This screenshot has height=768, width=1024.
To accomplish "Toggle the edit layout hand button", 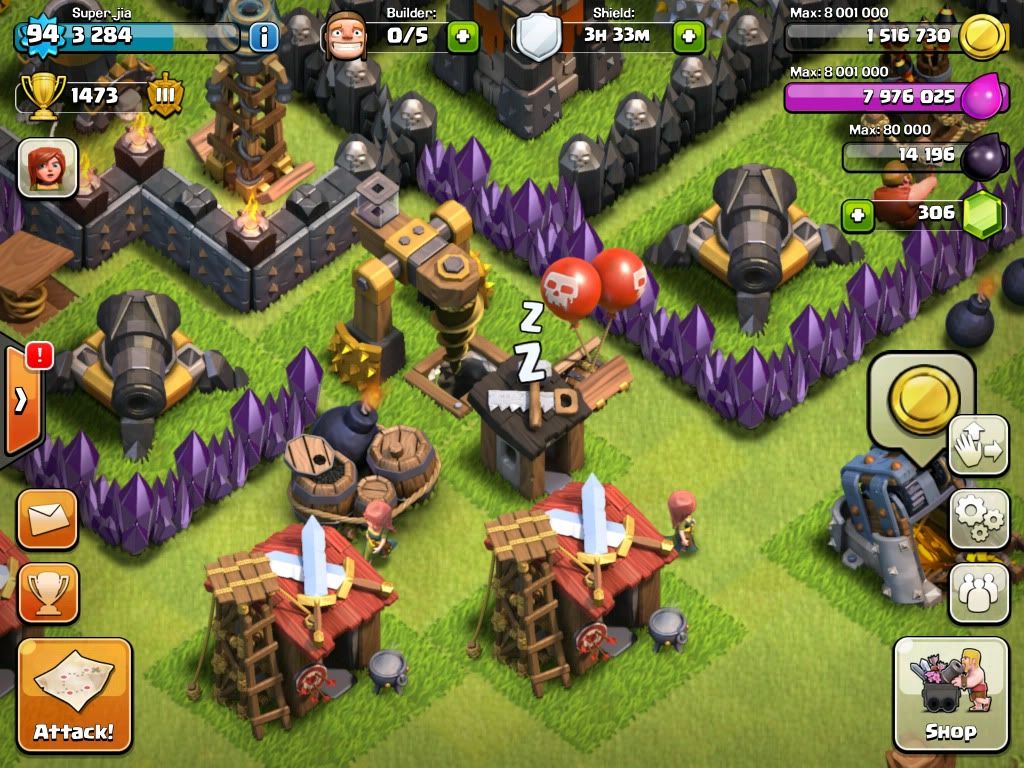I will pos(978,445).
